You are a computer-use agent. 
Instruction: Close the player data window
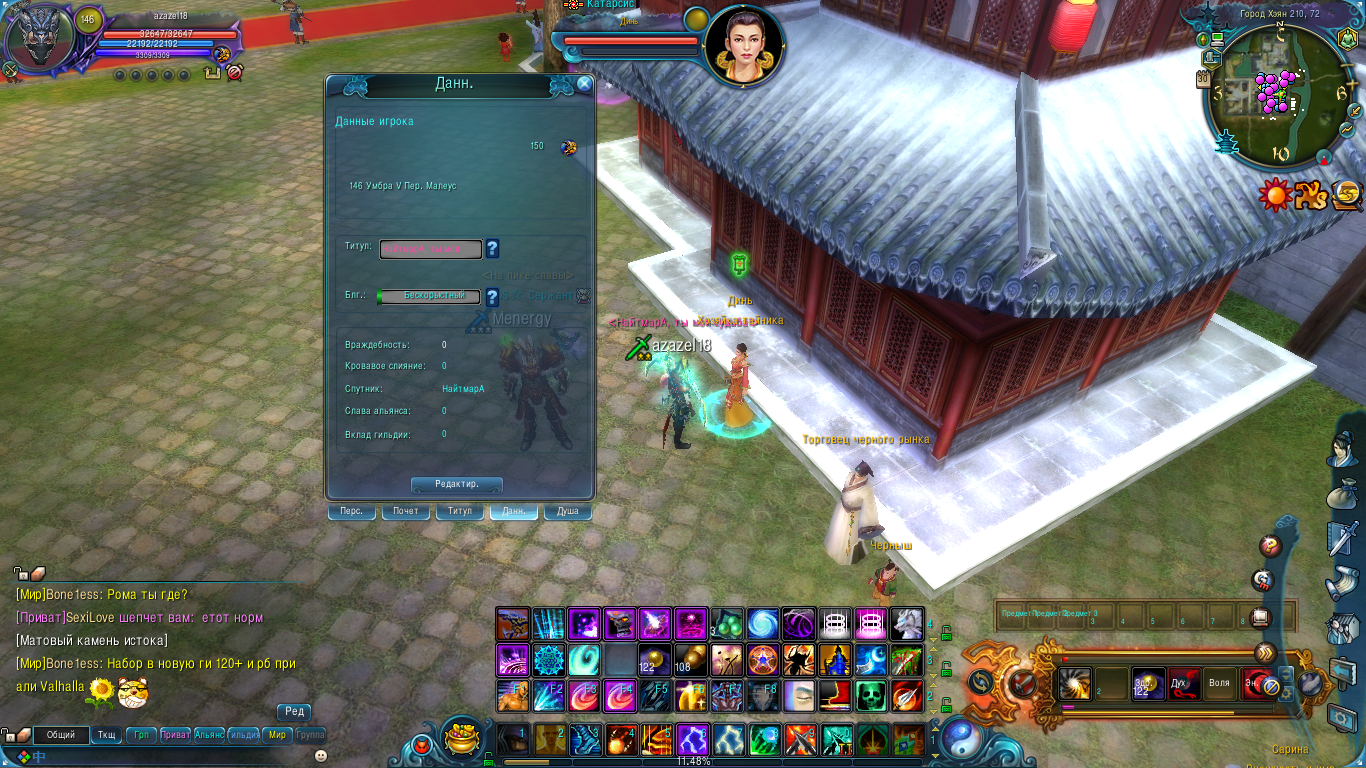coord(584,85)
